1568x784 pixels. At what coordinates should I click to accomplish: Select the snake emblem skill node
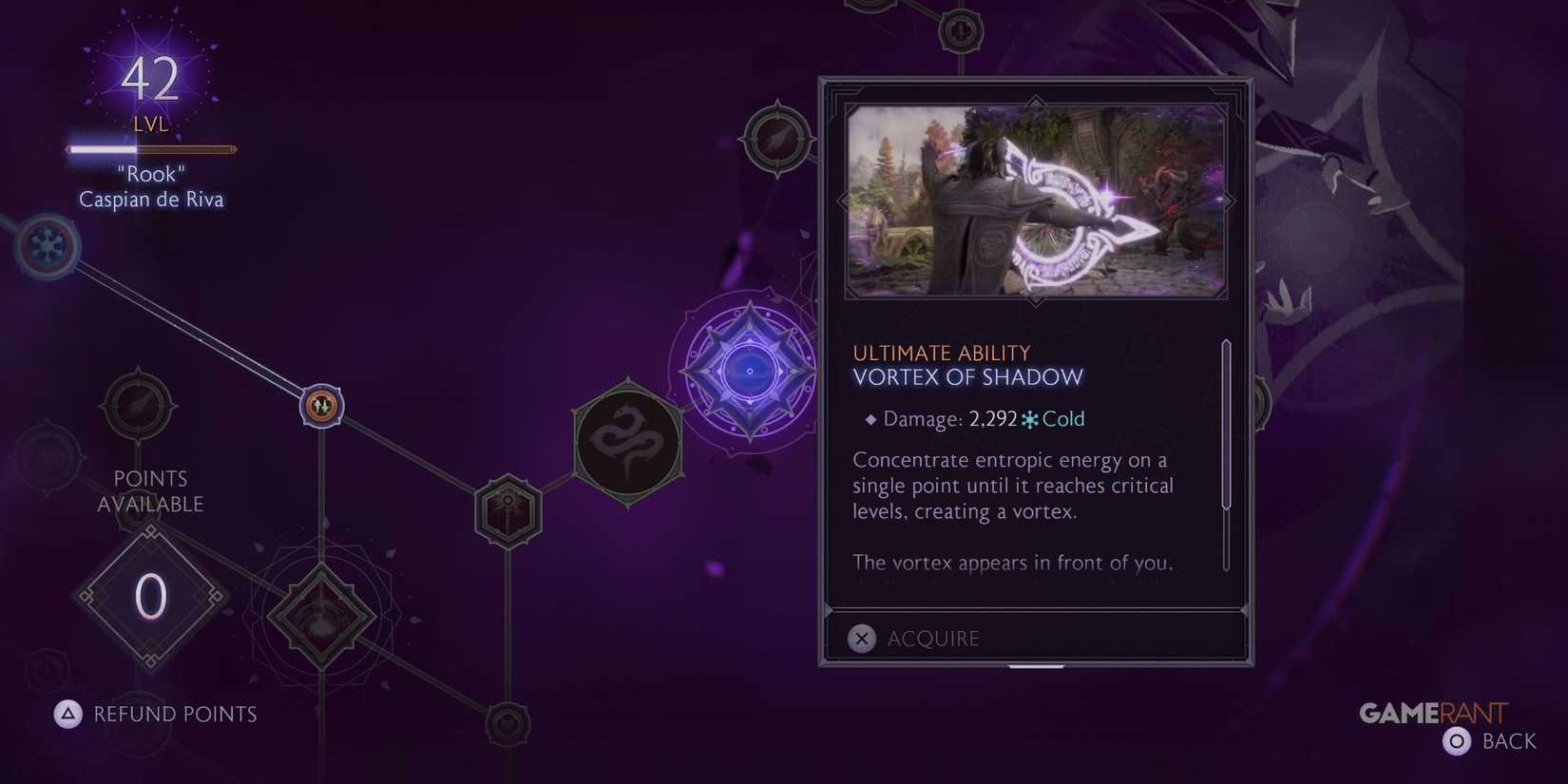coord(628,441)
